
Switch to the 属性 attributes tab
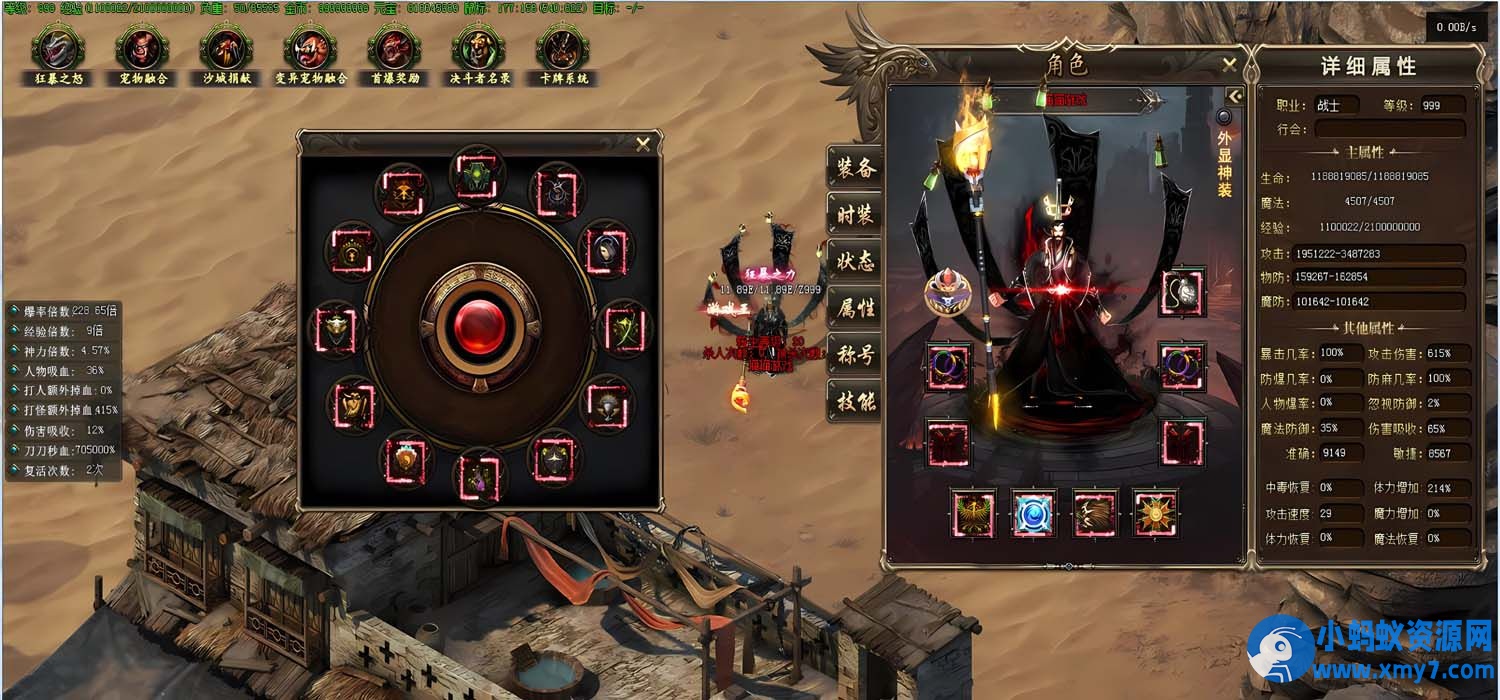click(x=855, y=308)
